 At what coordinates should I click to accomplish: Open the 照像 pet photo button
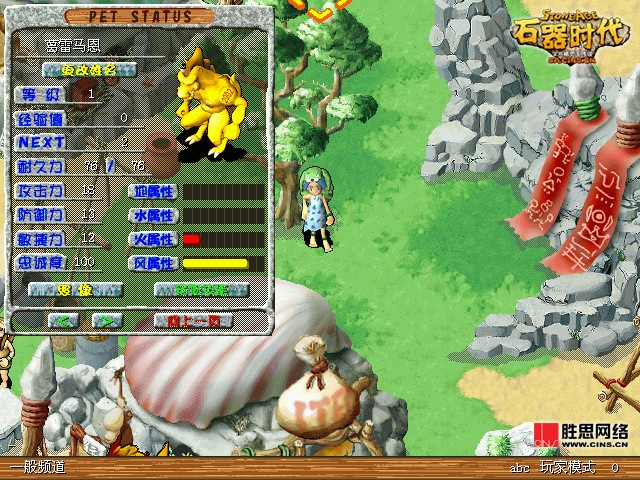coord(76,290)
